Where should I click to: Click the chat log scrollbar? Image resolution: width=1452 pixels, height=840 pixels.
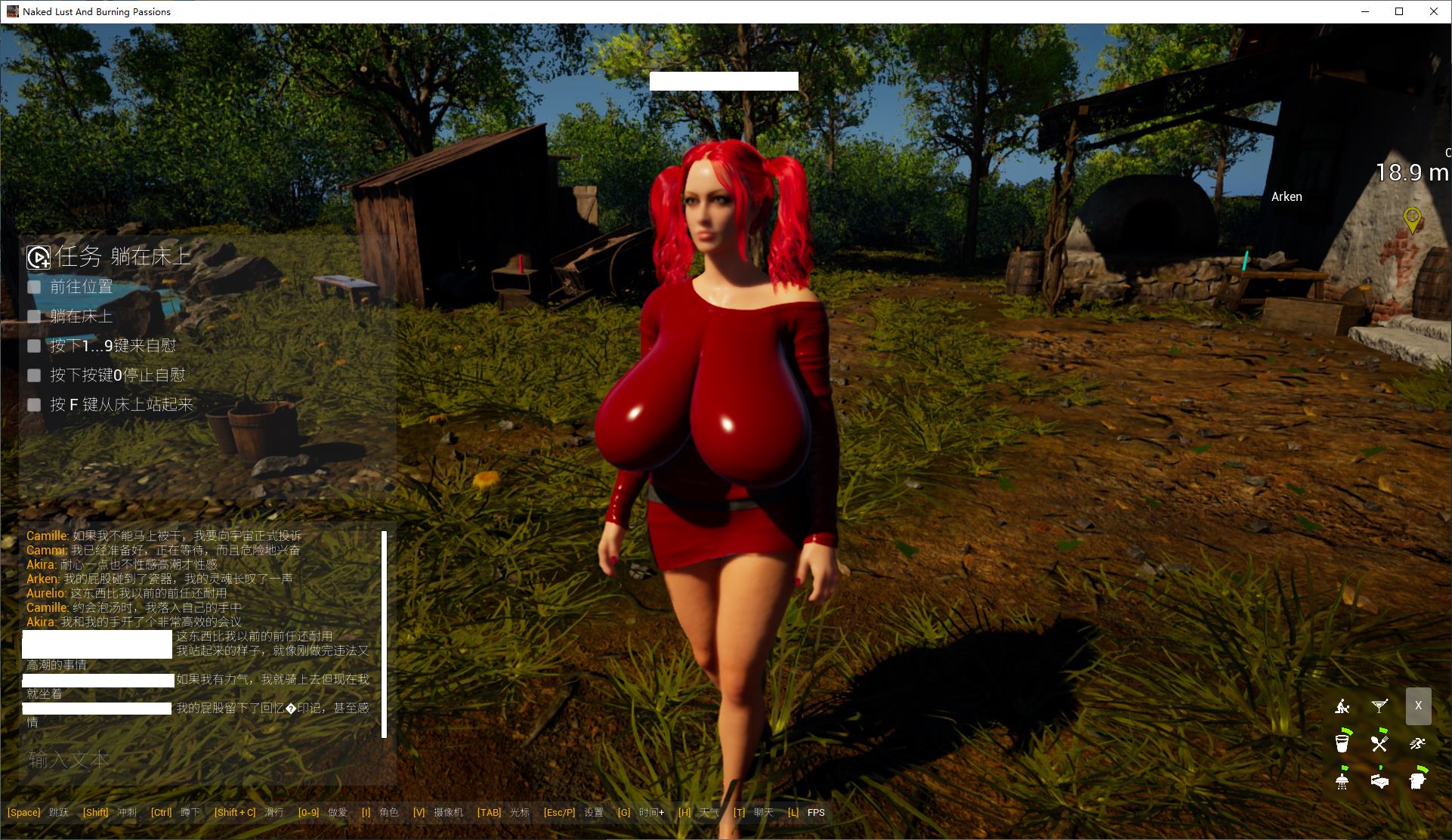click(x=385, y=633)
